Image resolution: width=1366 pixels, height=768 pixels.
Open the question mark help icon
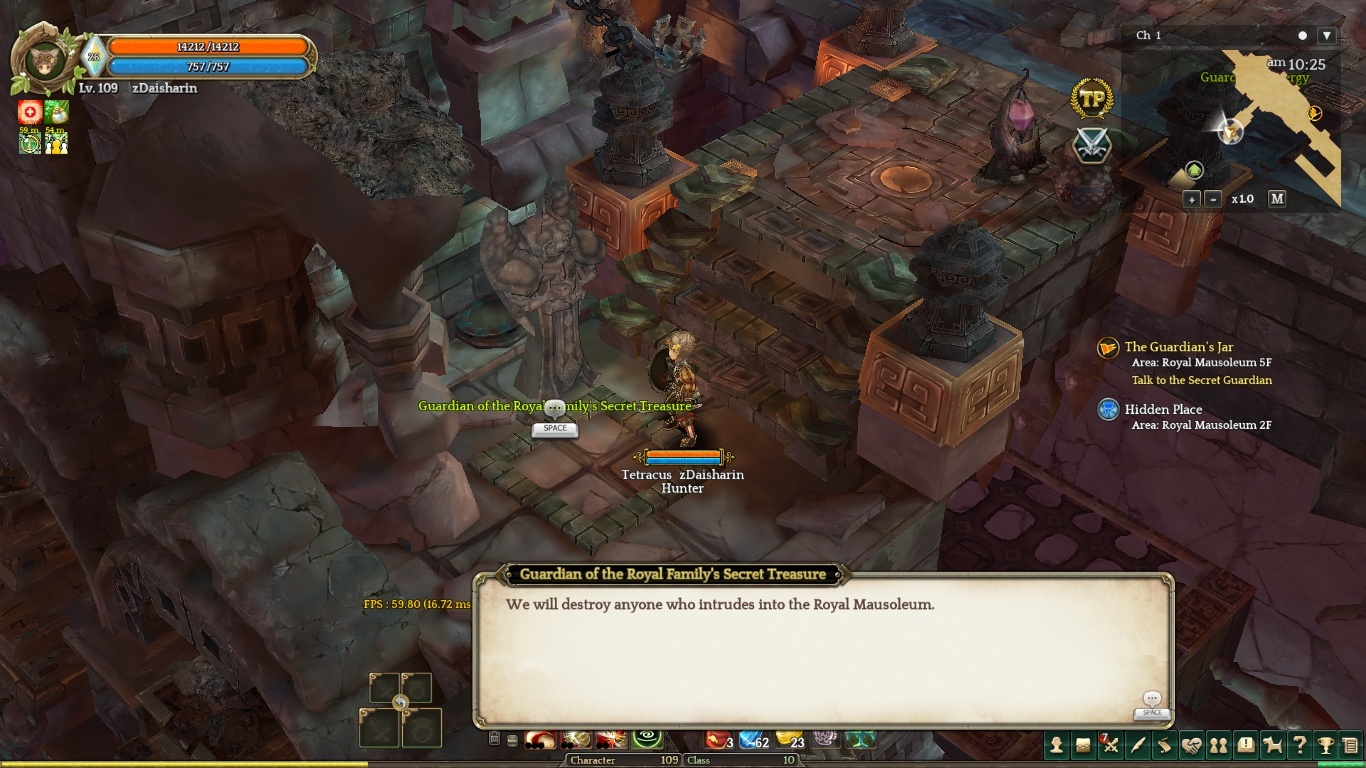click(1299, 745)
